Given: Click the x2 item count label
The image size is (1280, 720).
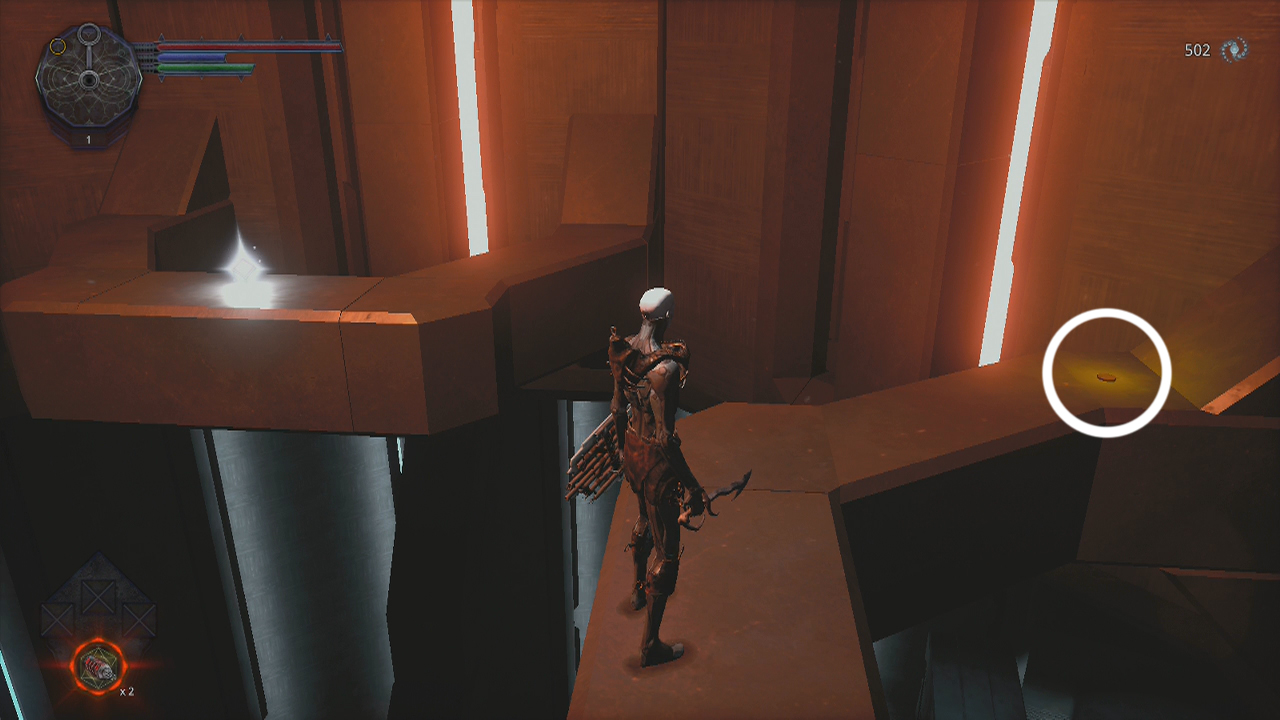Looking at the screenshot, I should point(126,692).
